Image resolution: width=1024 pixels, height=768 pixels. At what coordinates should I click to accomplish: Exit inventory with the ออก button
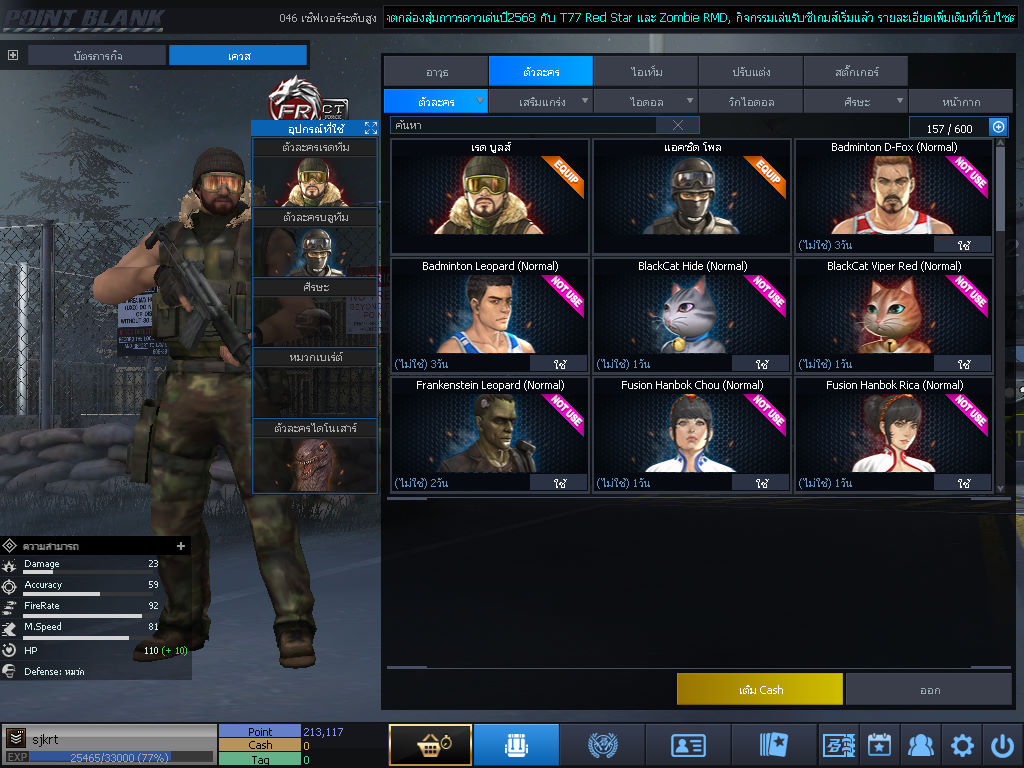tap(929, 689)
